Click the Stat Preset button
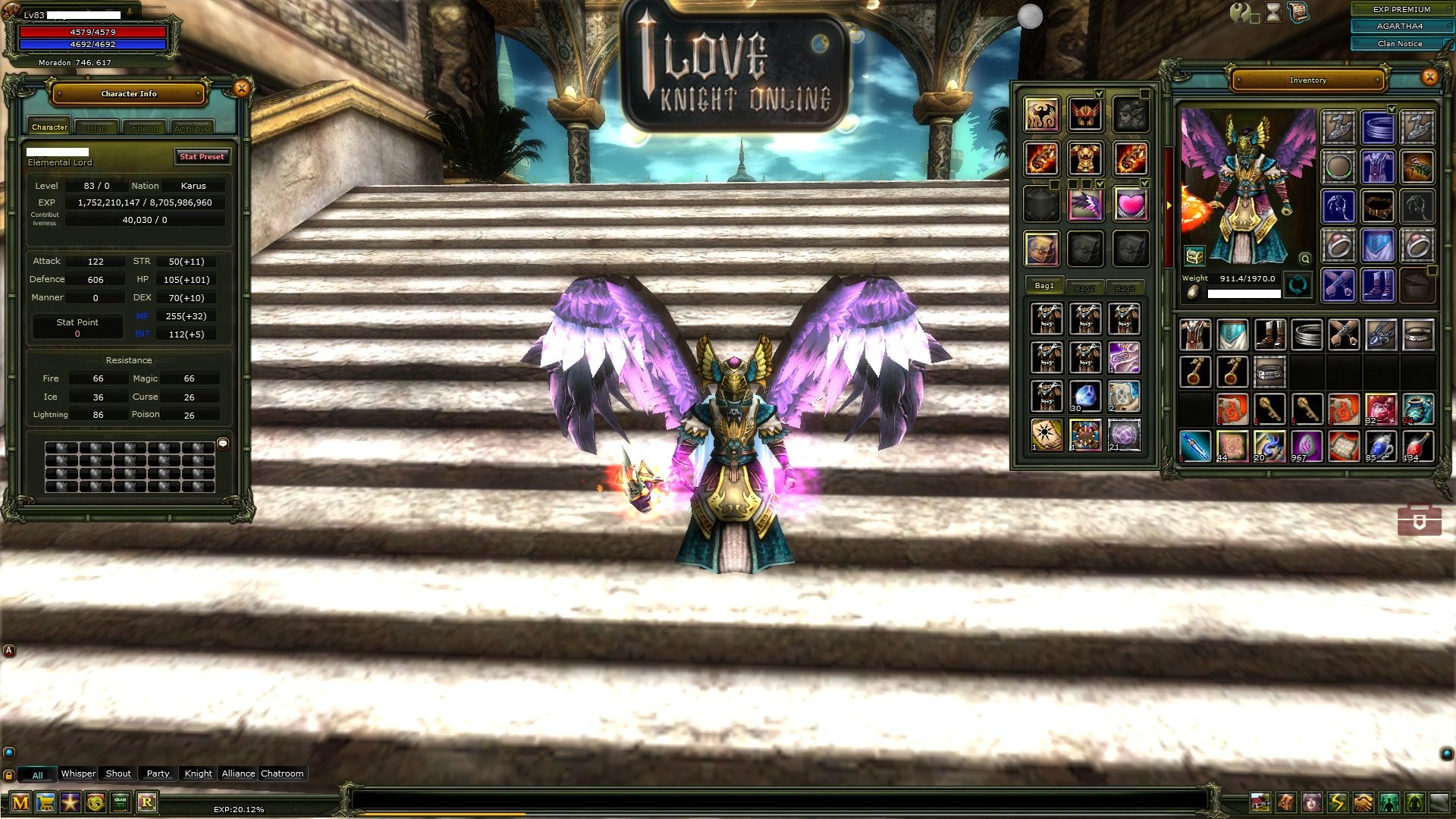The image size is (1456, 819). coord(202,157)
